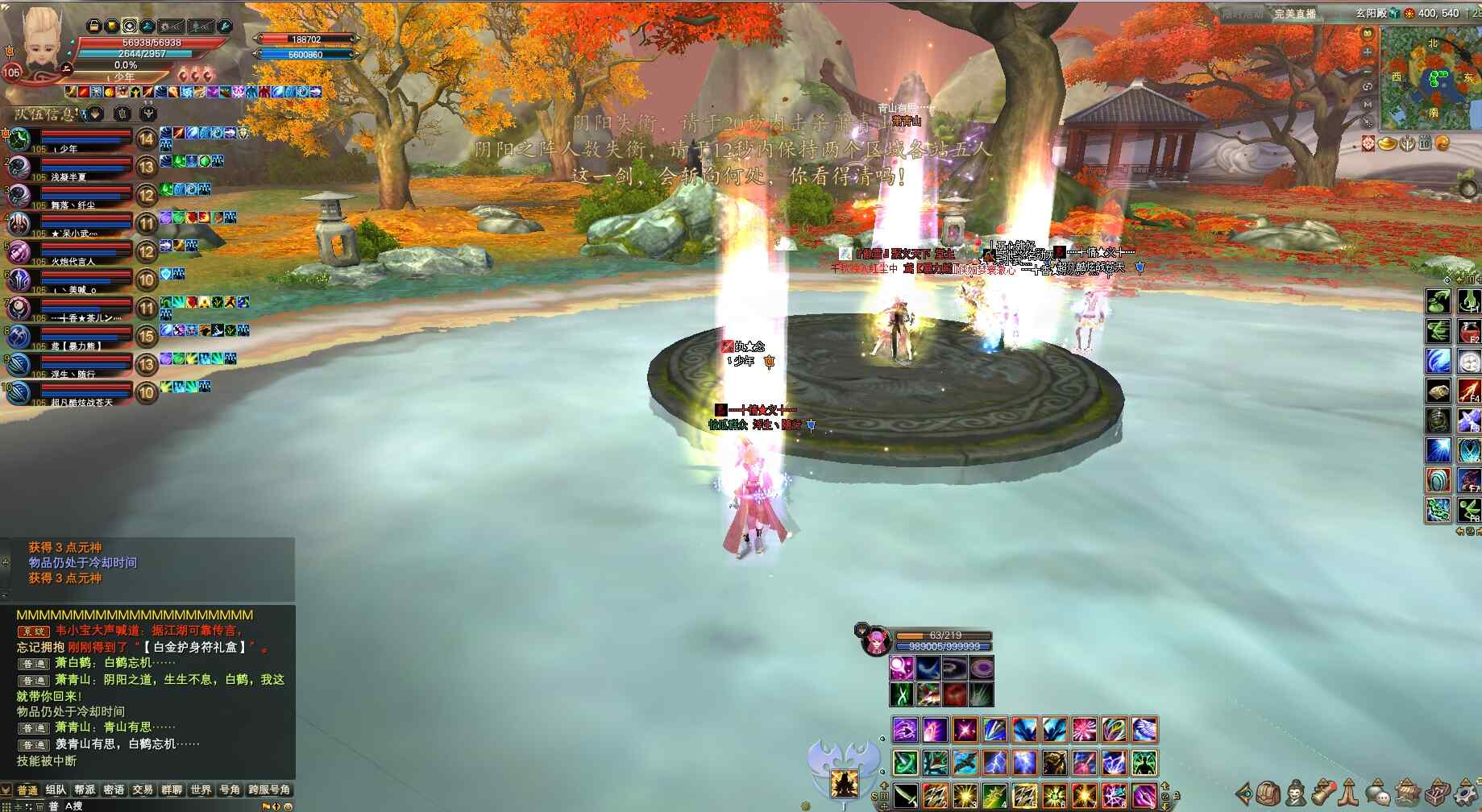Switch to the 组队 chat tab
This screenshot has width=1482, height=812.
(56, 789)
